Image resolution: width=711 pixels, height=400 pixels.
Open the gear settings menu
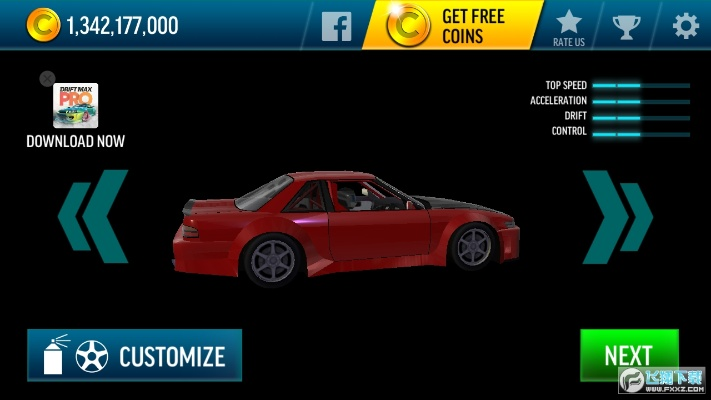pyautogui.click(x=685, y=25)
